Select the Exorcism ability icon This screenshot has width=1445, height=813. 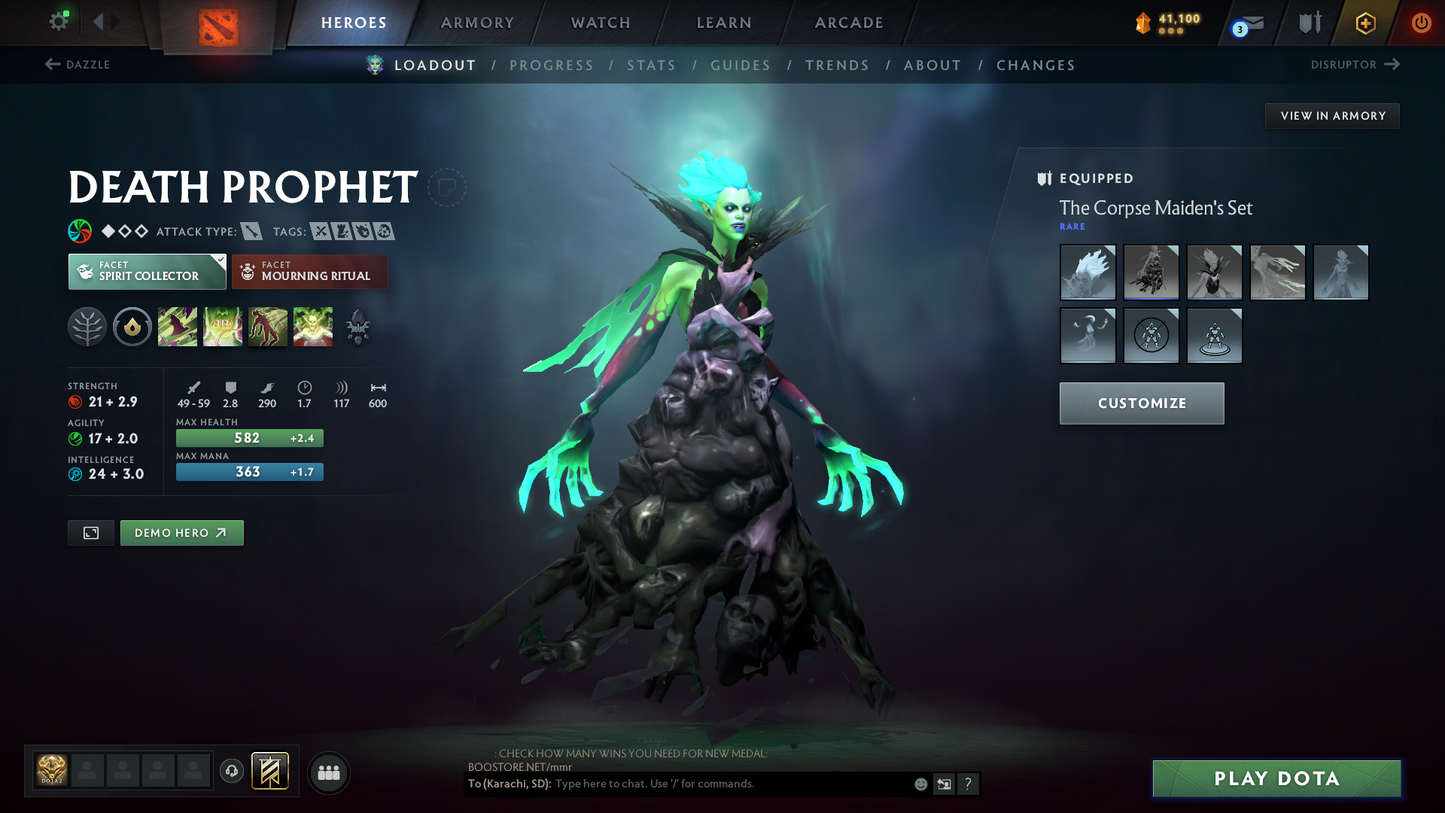pos(312,326)
